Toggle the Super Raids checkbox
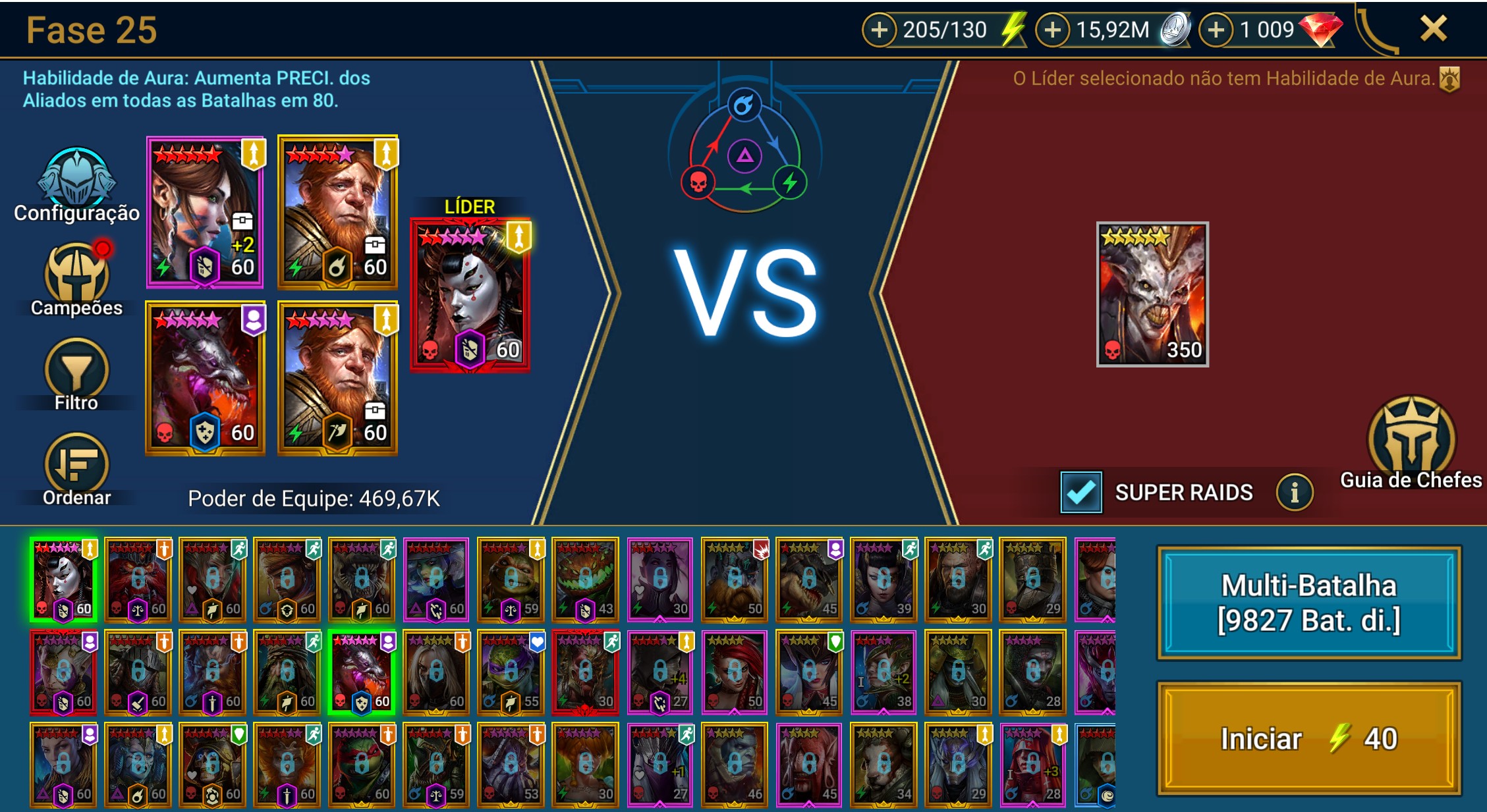The height and width of the screenshot is (812, 1487). (x=1080, y=492)
